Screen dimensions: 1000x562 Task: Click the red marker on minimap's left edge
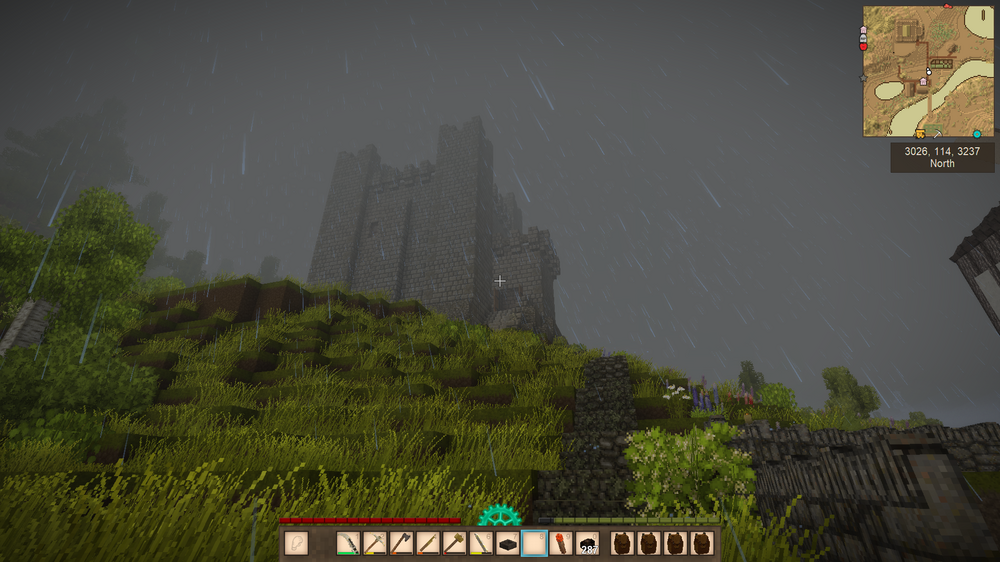[864, 46]
